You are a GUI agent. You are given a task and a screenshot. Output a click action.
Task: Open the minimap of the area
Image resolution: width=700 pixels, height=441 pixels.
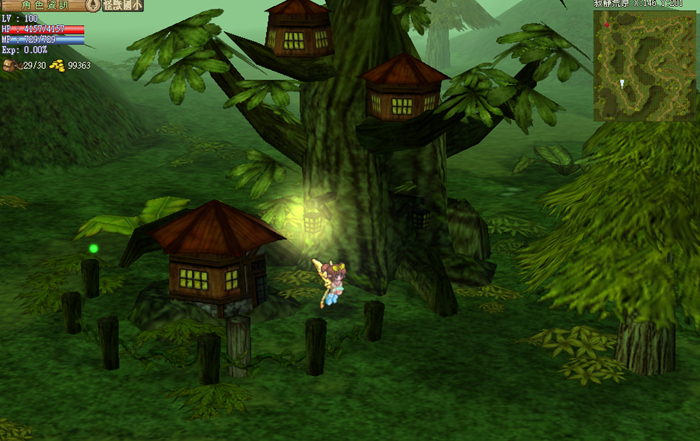645,65
